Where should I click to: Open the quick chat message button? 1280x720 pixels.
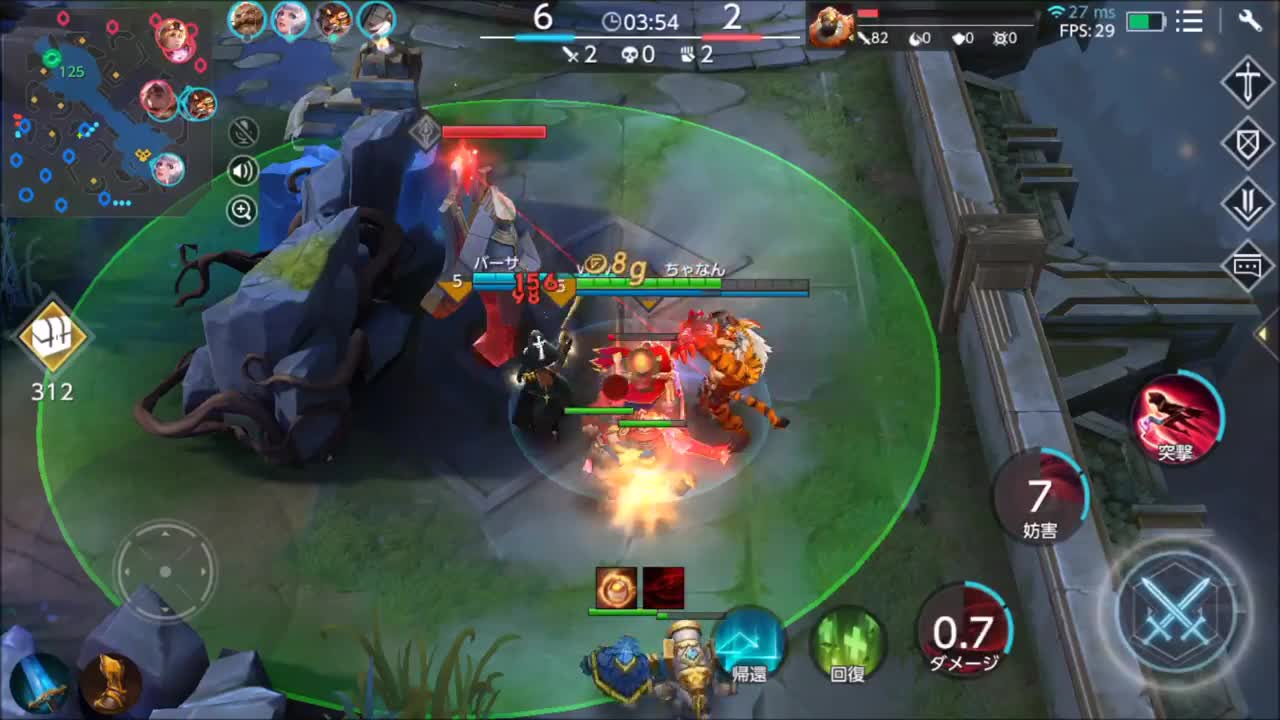(1247, 266)
